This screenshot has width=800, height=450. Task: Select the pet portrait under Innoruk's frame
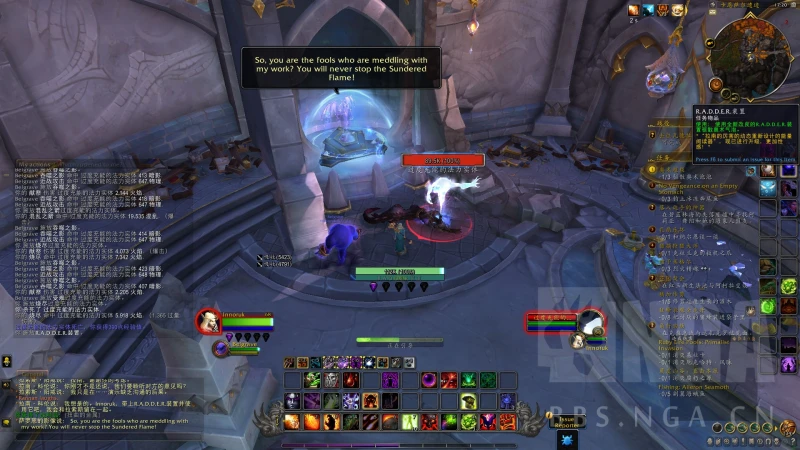pos(222,348)
